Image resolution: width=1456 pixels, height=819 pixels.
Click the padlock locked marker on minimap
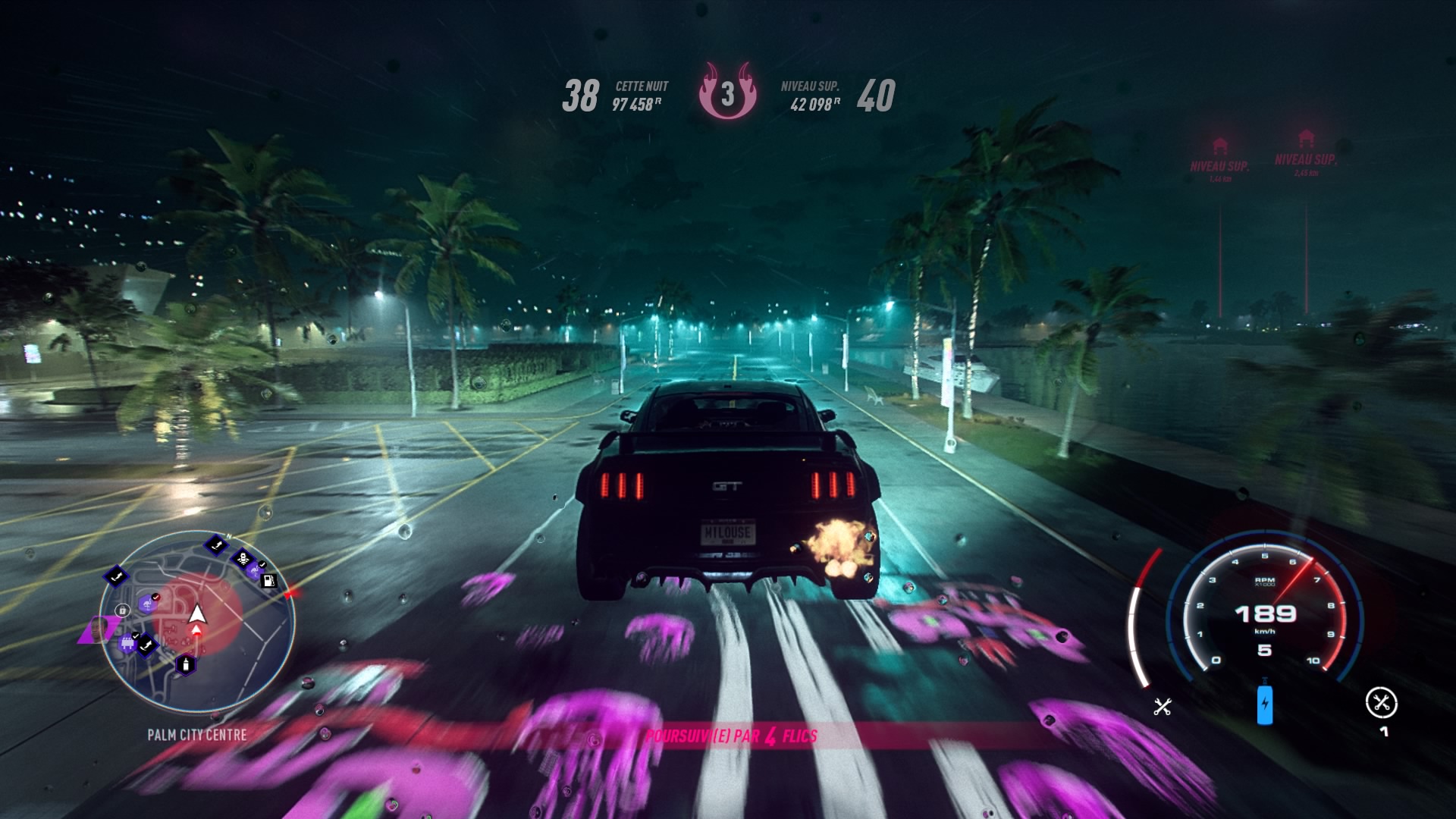123,610
